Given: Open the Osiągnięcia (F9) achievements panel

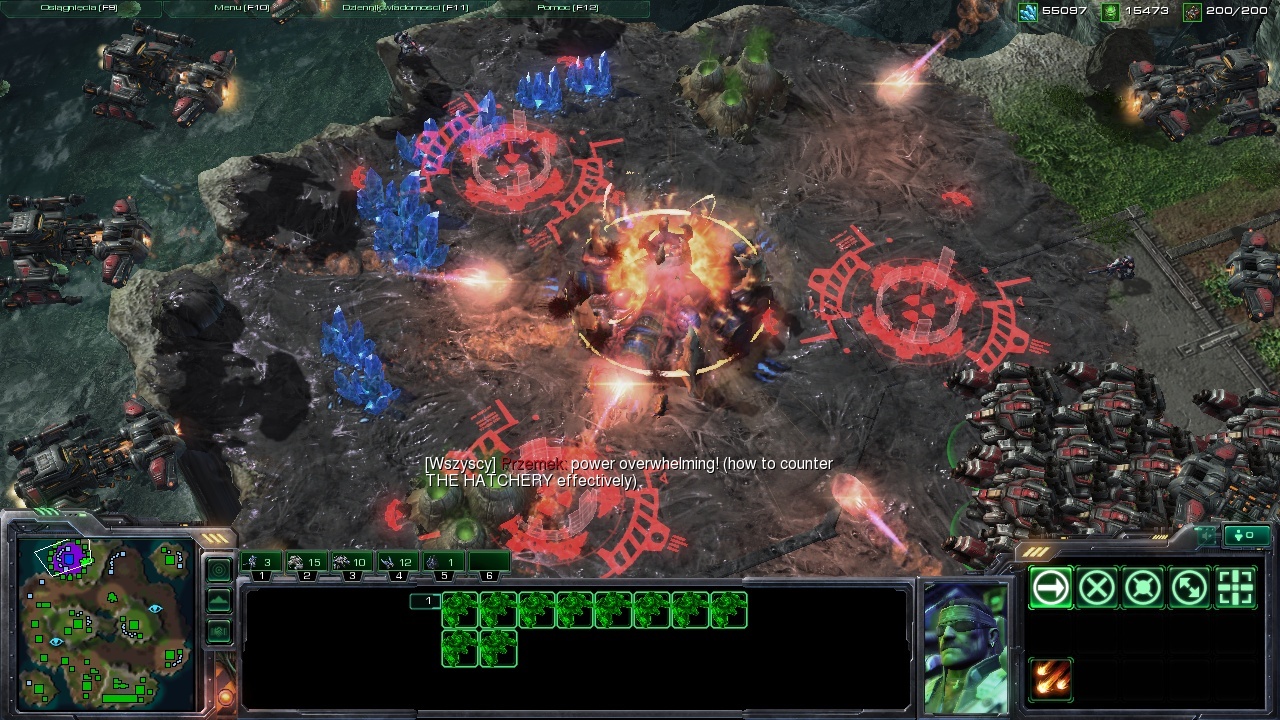Looking at the screenshot, I should [78, 8].
